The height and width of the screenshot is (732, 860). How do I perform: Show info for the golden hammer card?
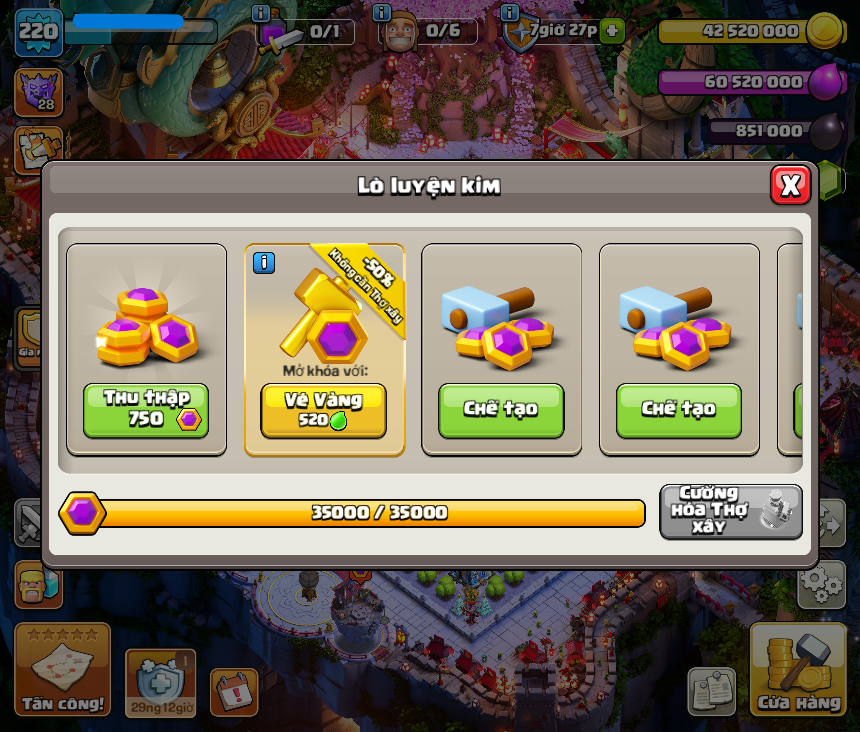[x=264, y=263]
